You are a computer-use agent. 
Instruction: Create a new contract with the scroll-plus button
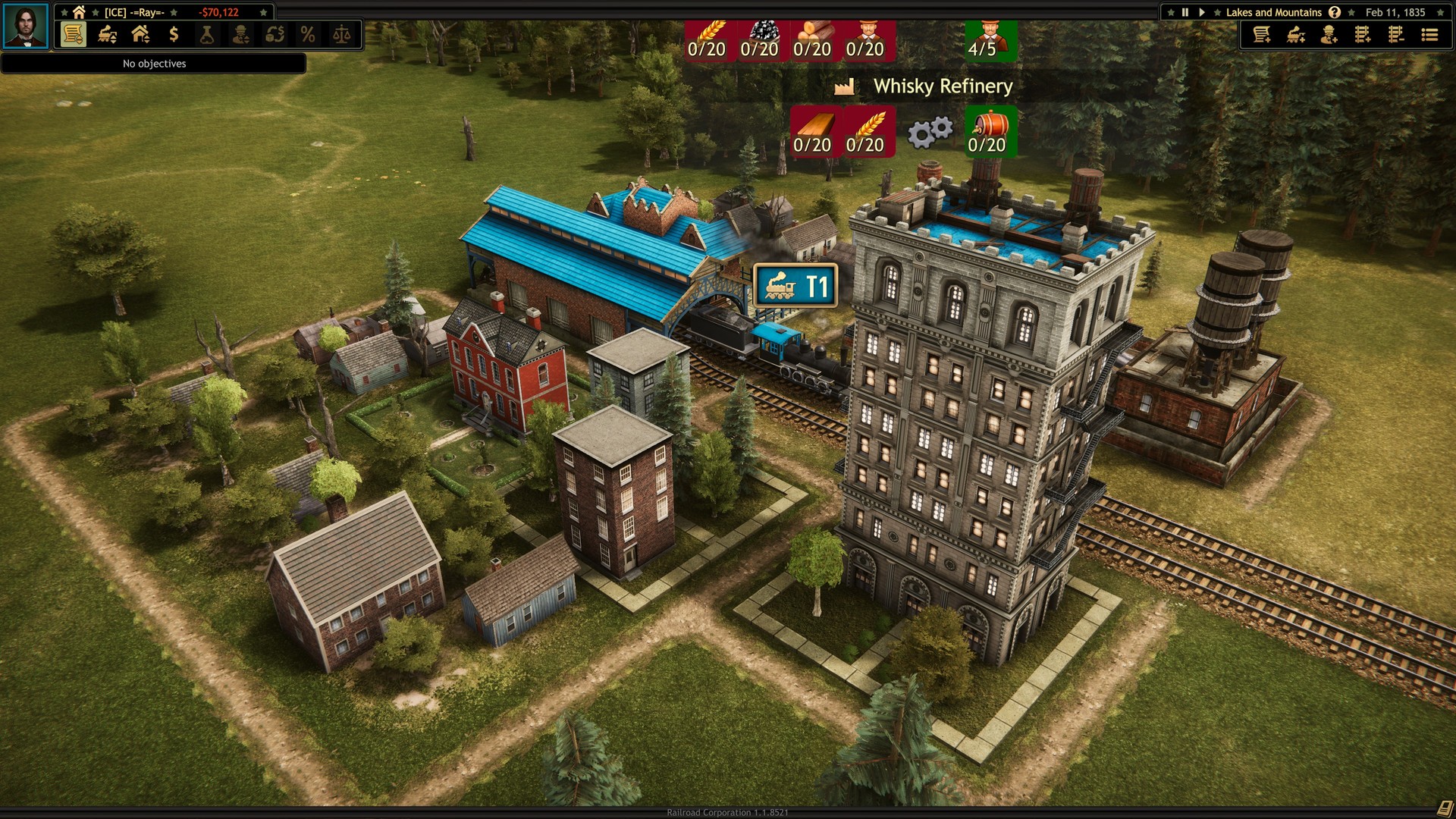(x=1262, y=34)
